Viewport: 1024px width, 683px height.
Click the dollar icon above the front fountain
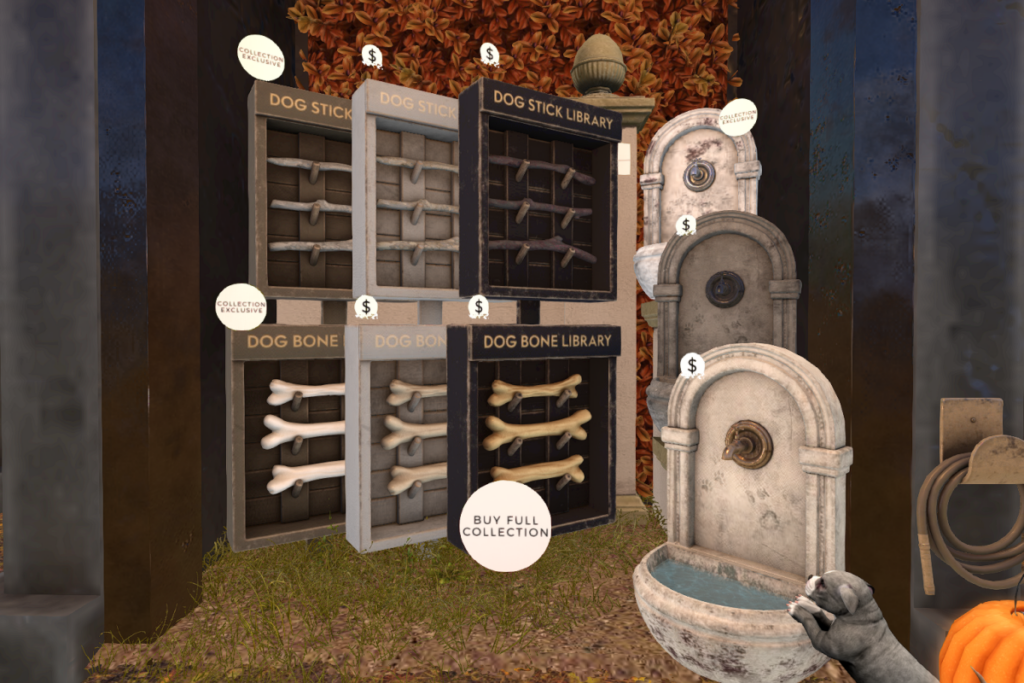click(691, 365)
